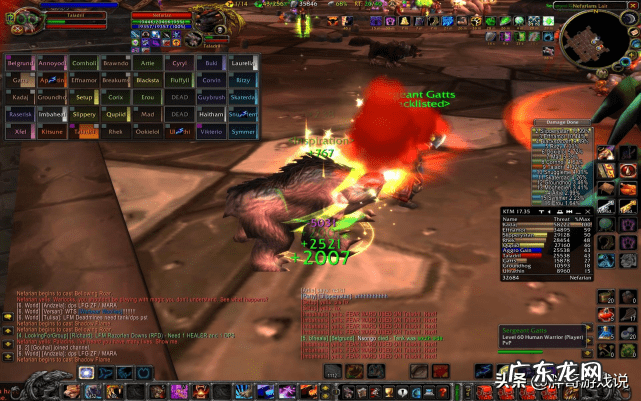
Task: Click Ookielol in the raid grid
Action: click(x=148, y=131)
